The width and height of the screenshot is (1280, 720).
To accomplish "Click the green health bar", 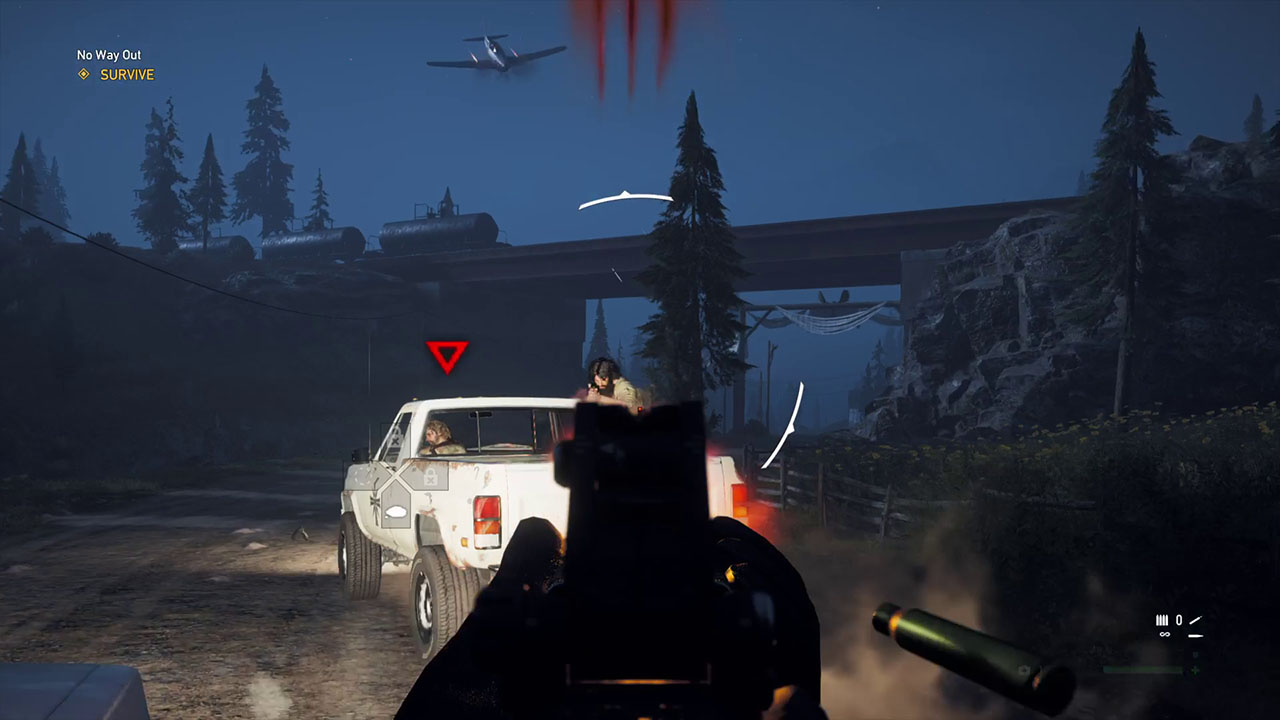I will pos(1142,670).
